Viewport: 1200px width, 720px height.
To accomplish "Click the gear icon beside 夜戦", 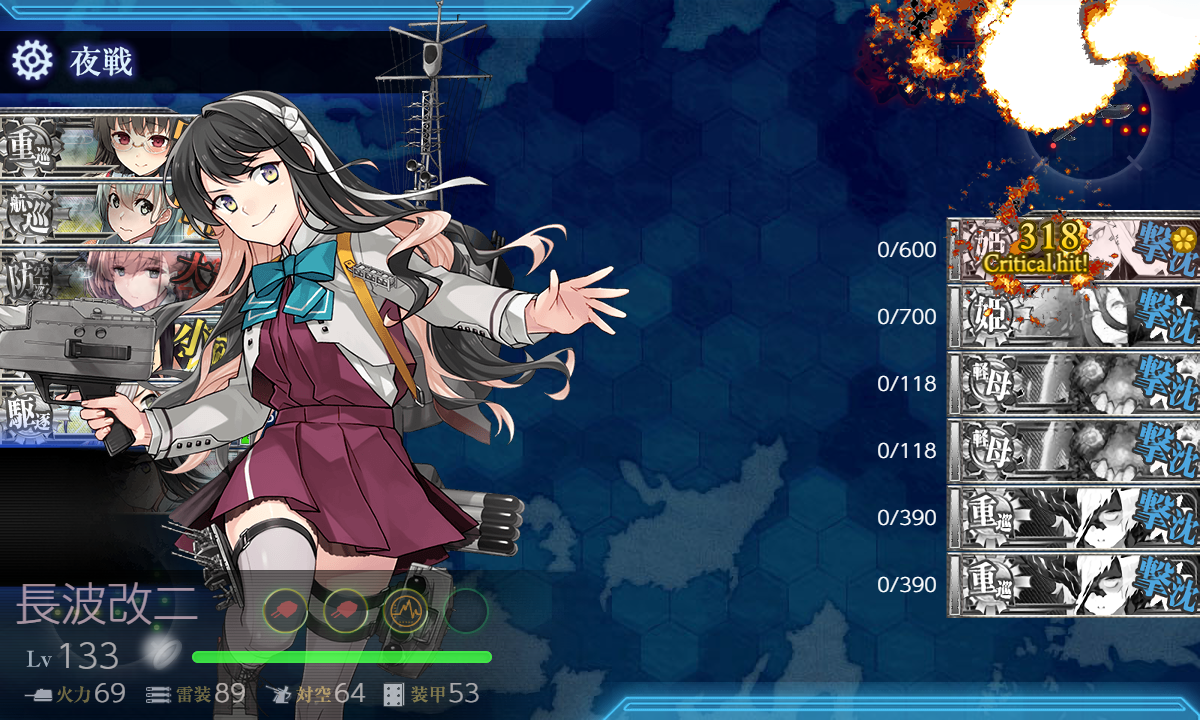I will coord(31,62).
